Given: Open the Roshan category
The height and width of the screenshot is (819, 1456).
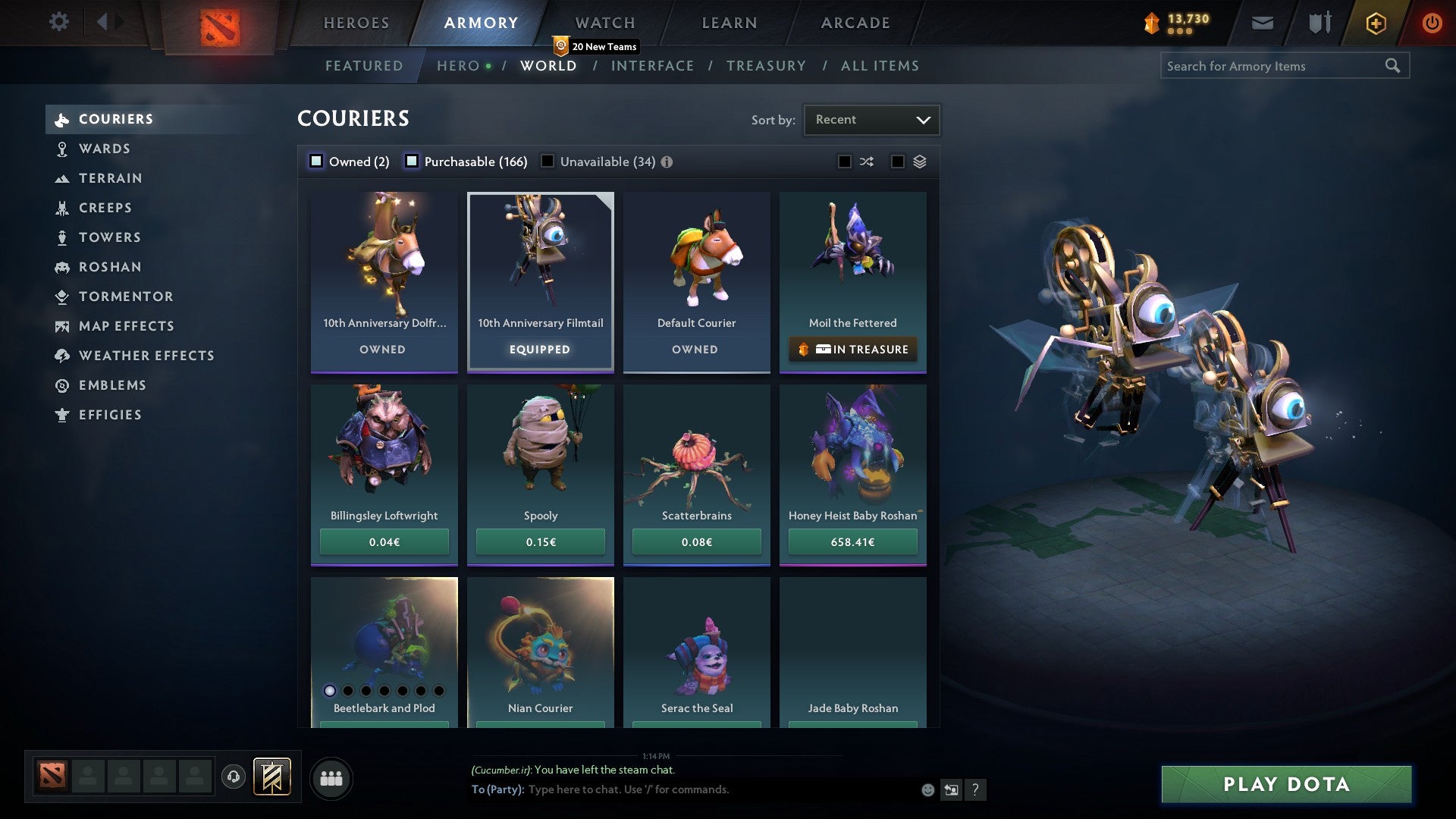Looking at the screenshot, I should tap(111, 267).
